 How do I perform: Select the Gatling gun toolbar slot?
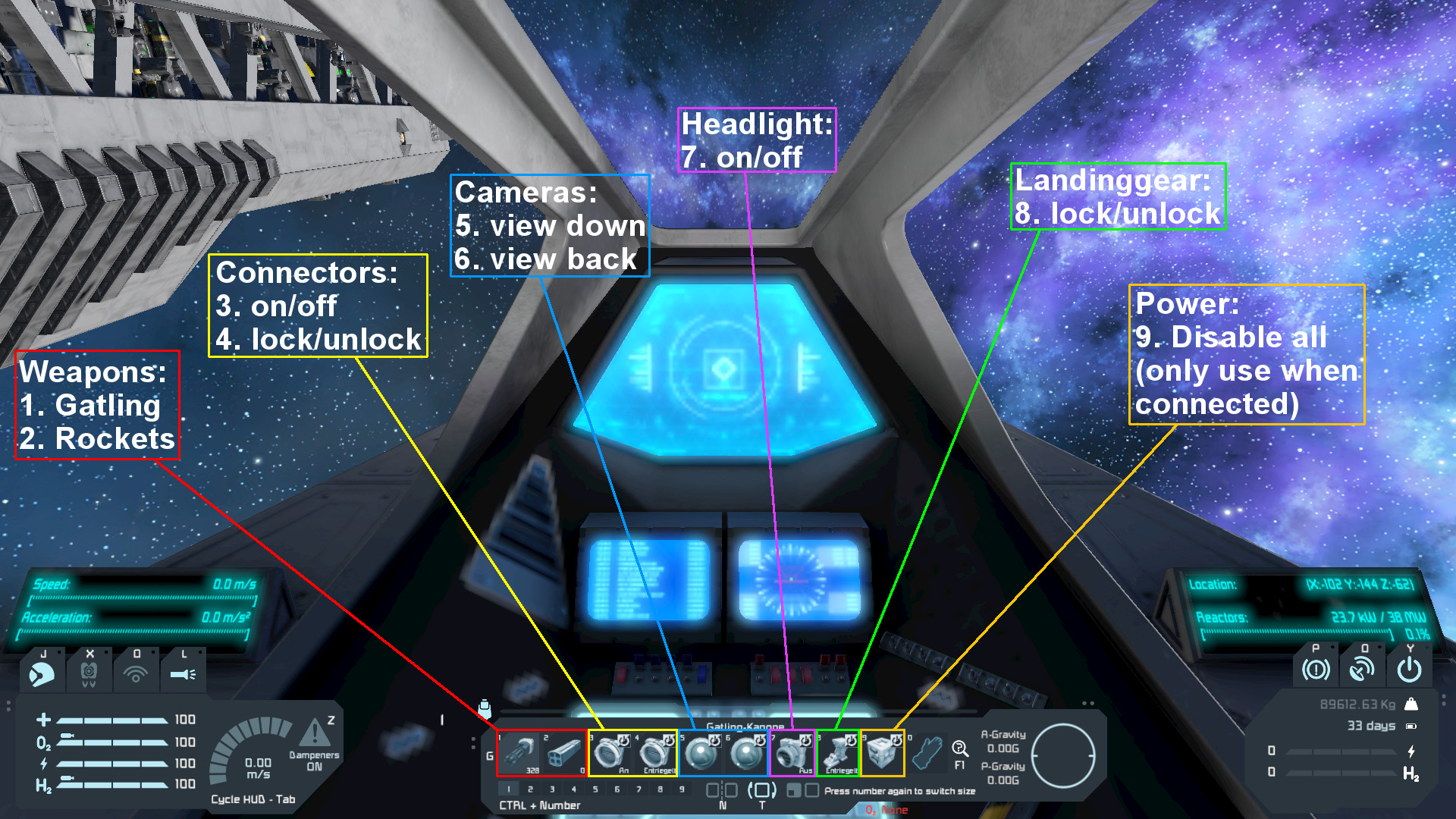(x=519, y=753)
